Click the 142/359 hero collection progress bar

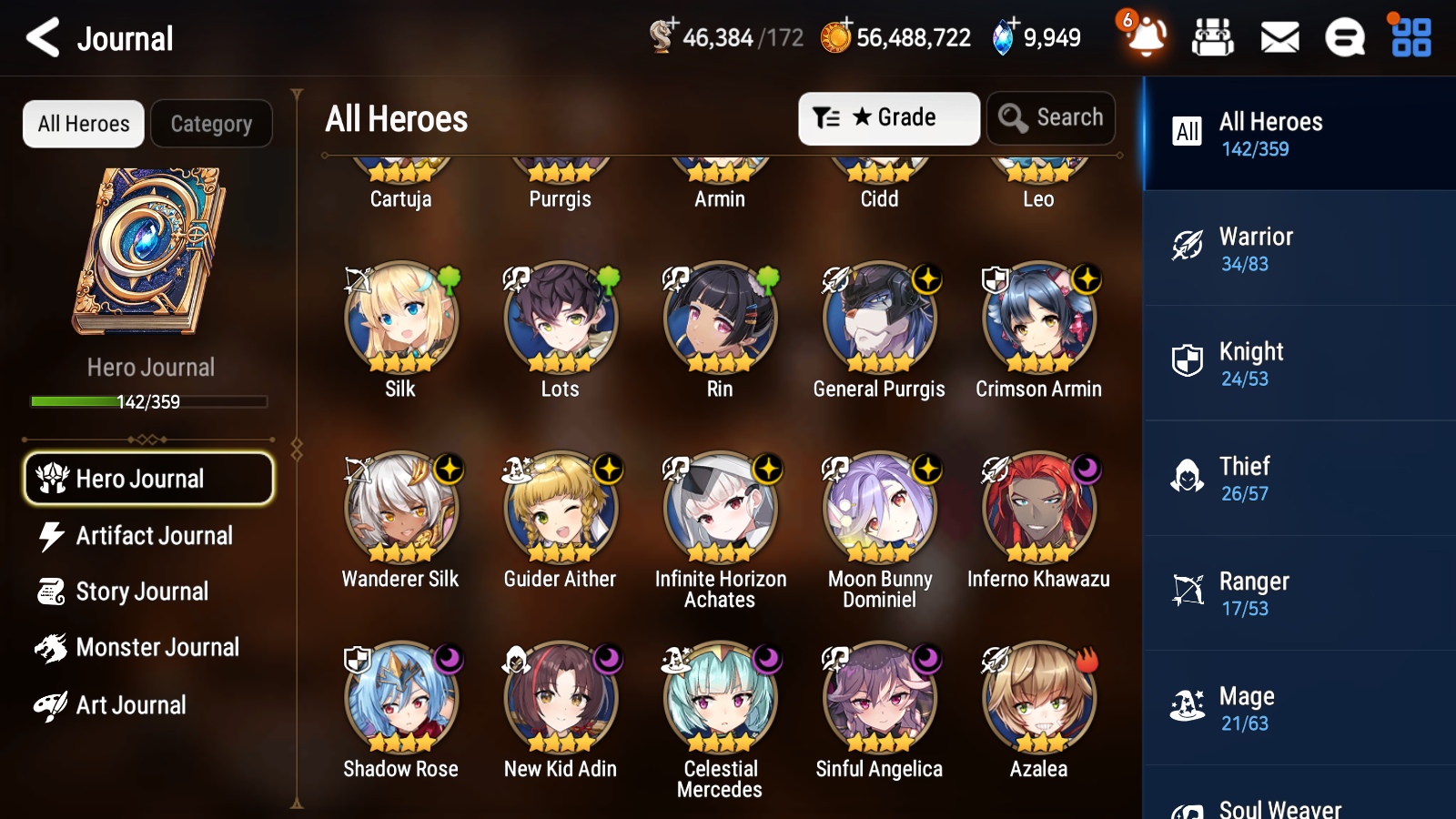tap(147, 400)
